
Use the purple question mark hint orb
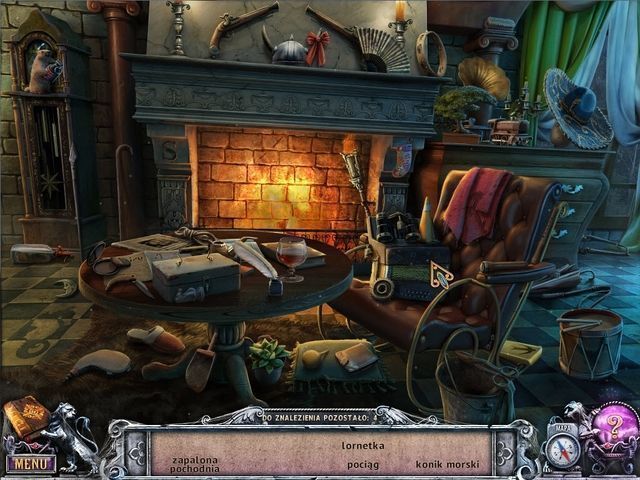[608, 426]
